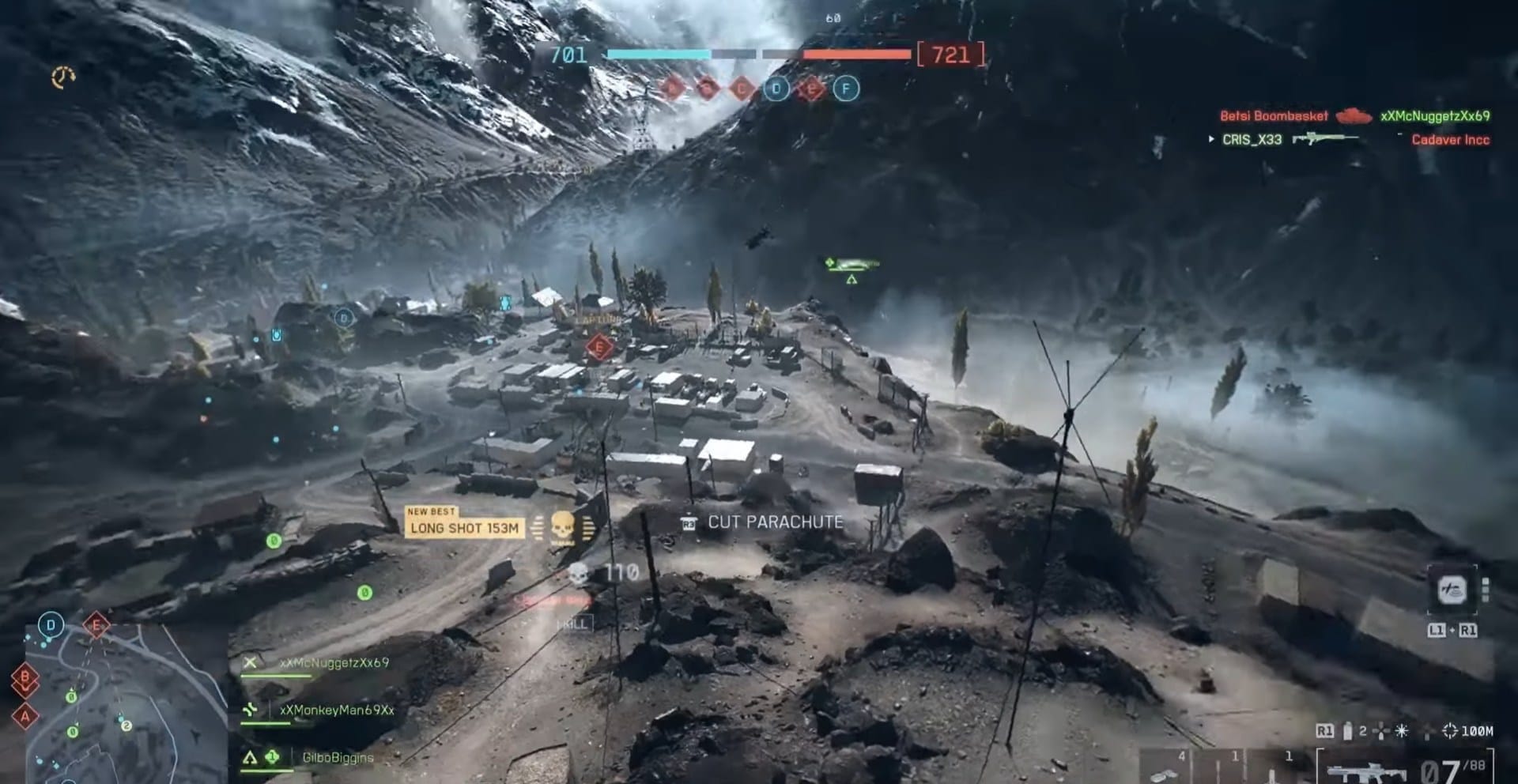Click the world marker for objective E
The height and width of the screenshot is (784, 1518).
(599, 347)
